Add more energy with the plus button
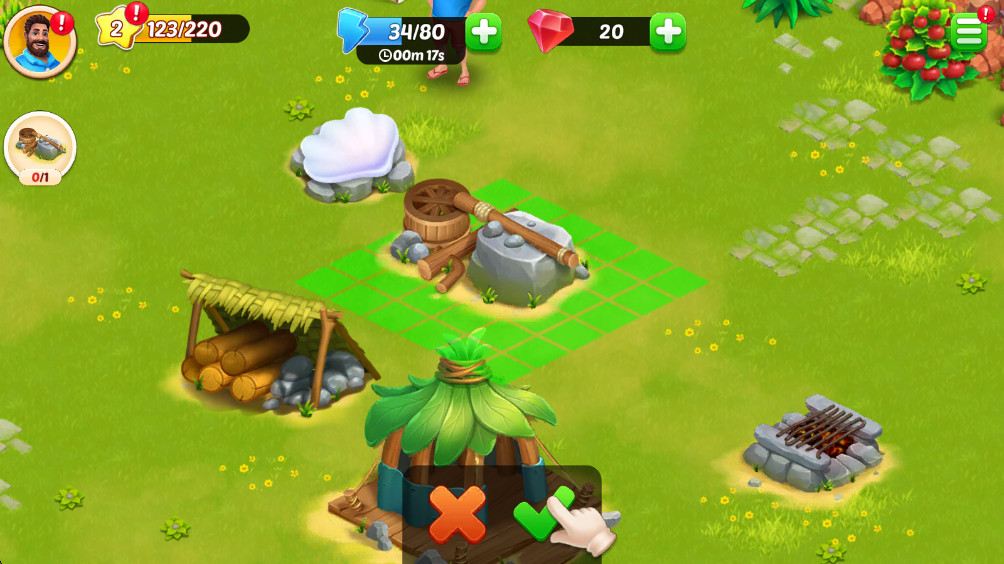Viewport: 1004px width, 564px height. (x=483, y=32)
